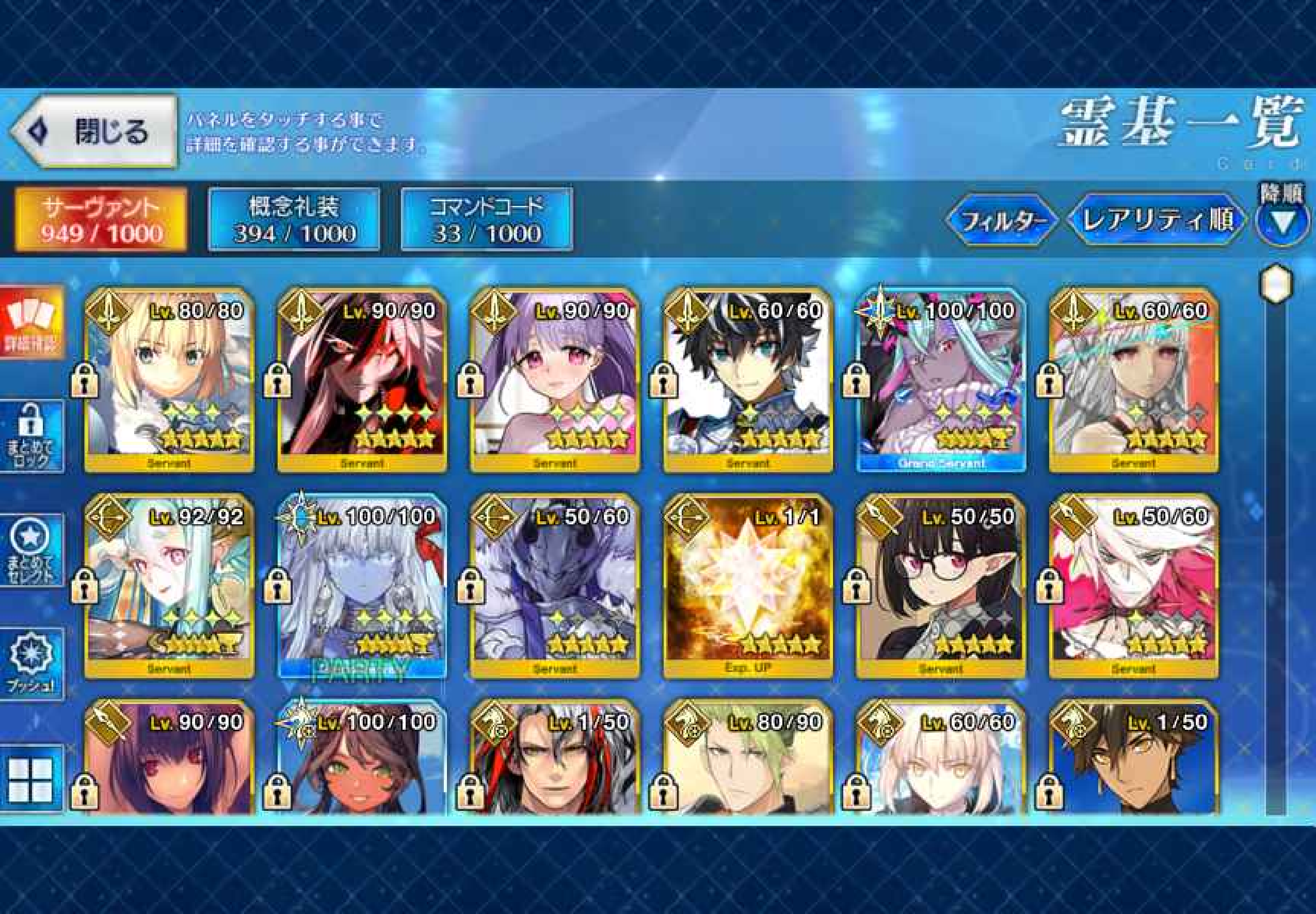Change the レアリティ順 sort order
Image resolution: width=1316 pixels, height=914 pixels.
pos(1155,220)
